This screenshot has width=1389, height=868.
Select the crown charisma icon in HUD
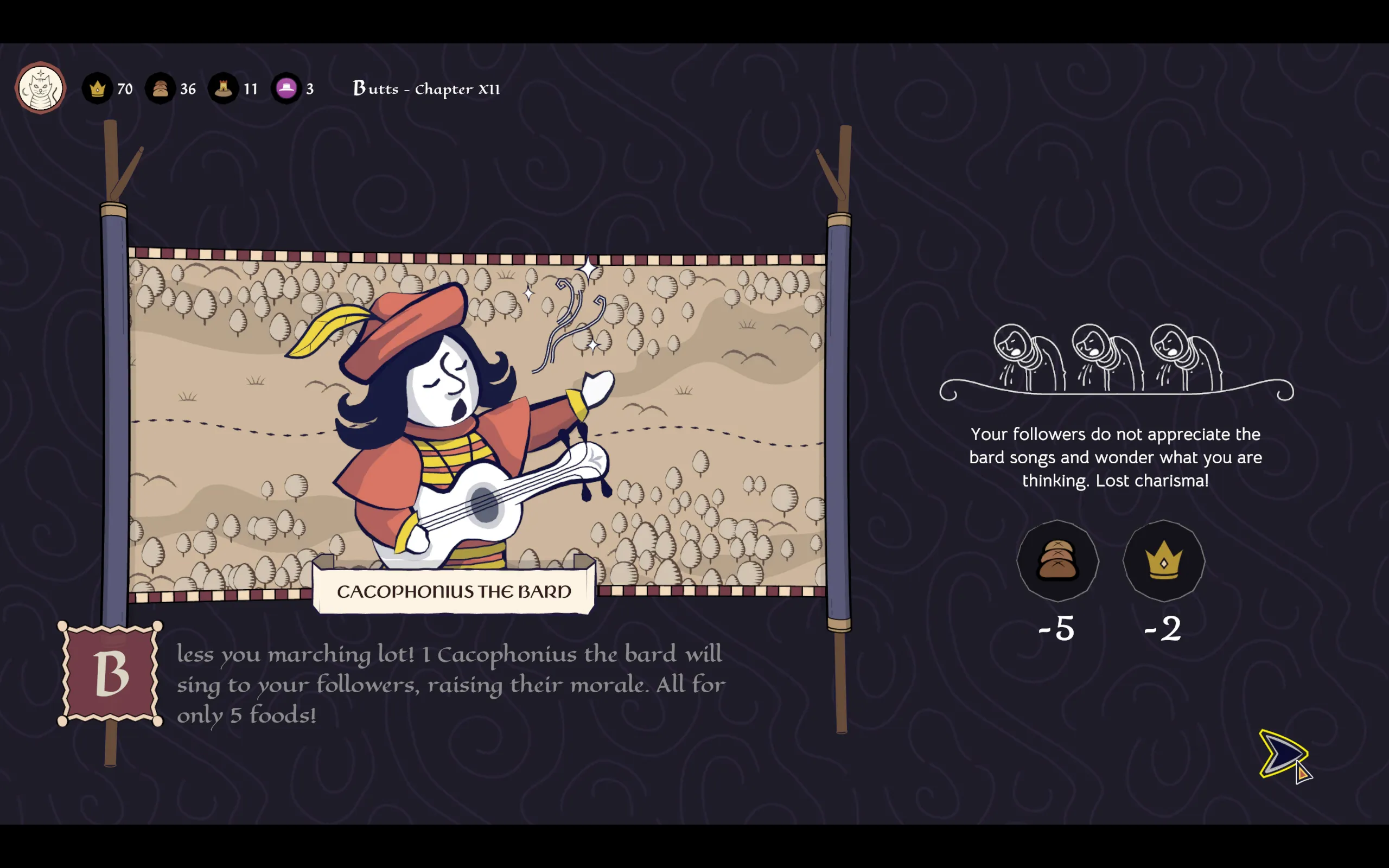(98, 89)
